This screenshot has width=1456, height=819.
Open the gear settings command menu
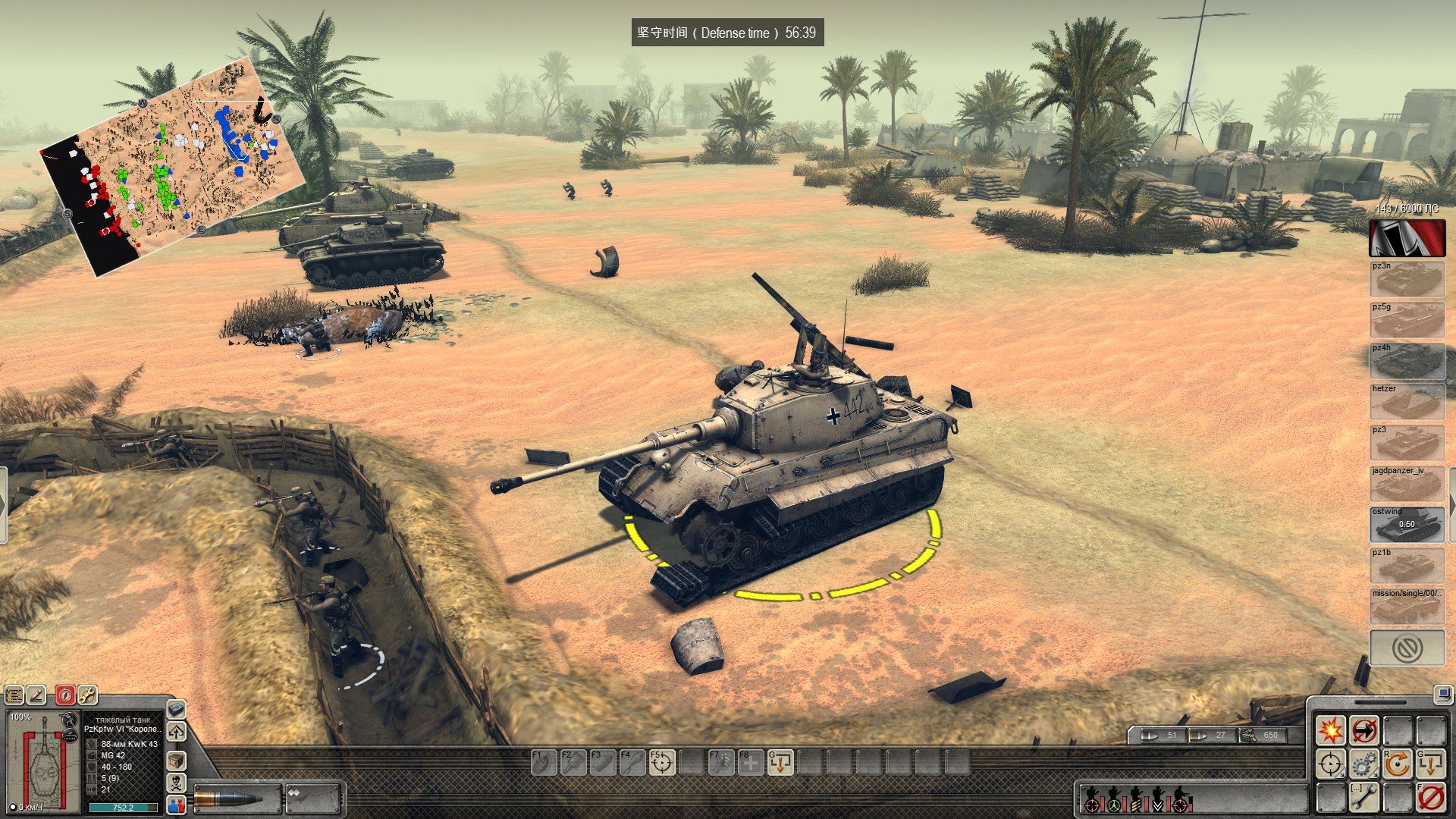point(1364,764)
